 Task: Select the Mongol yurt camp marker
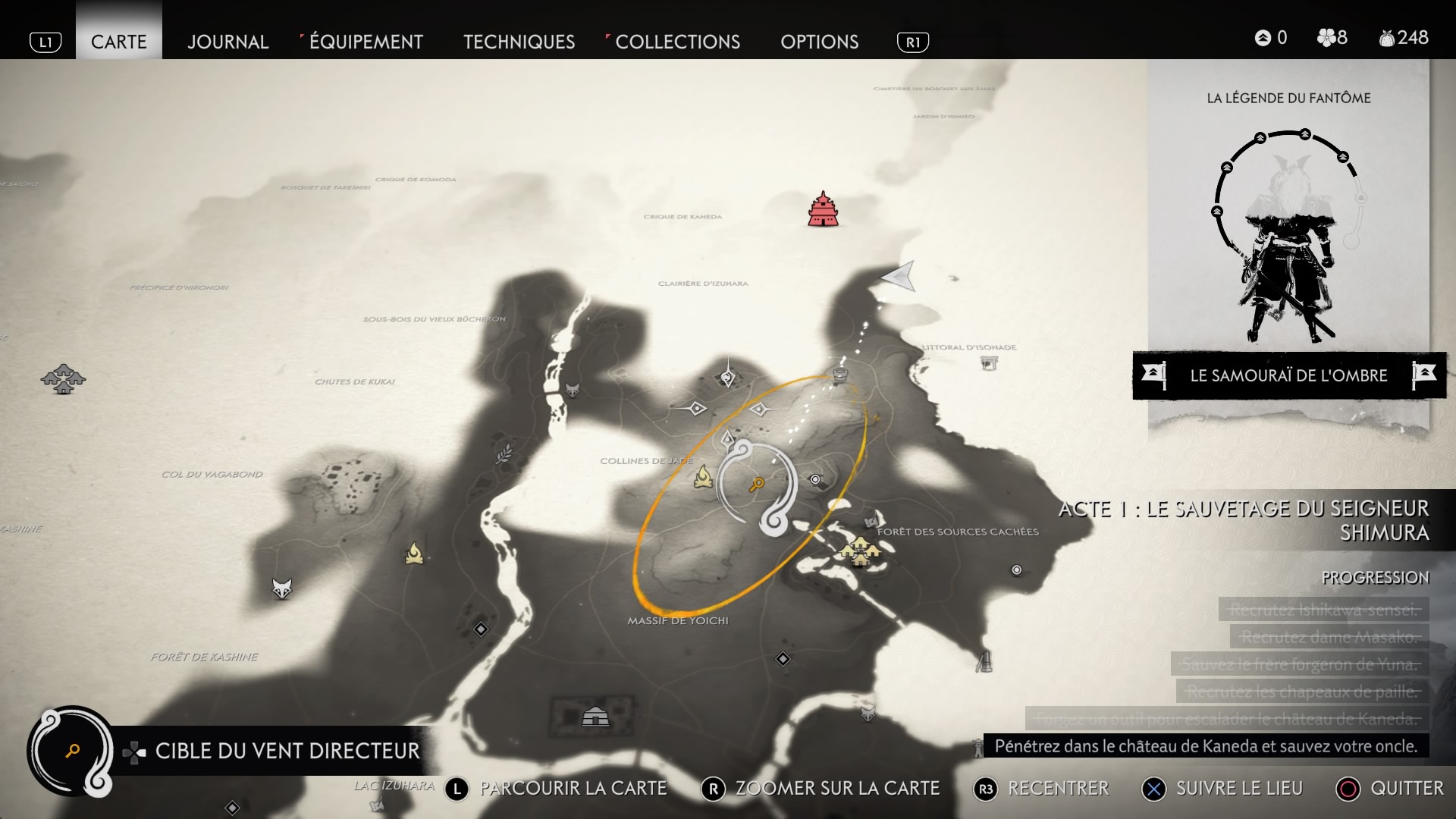[595, 716]
